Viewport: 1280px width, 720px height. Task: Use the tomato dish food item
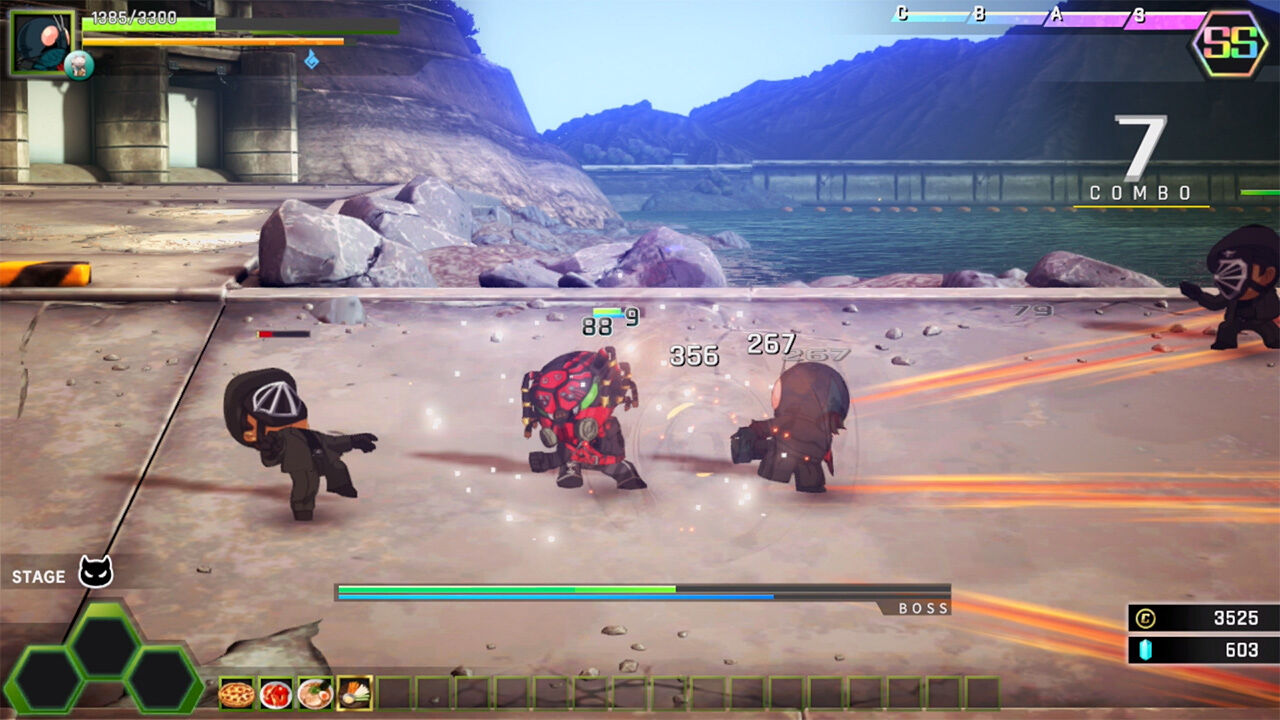[x=274, y=692]
